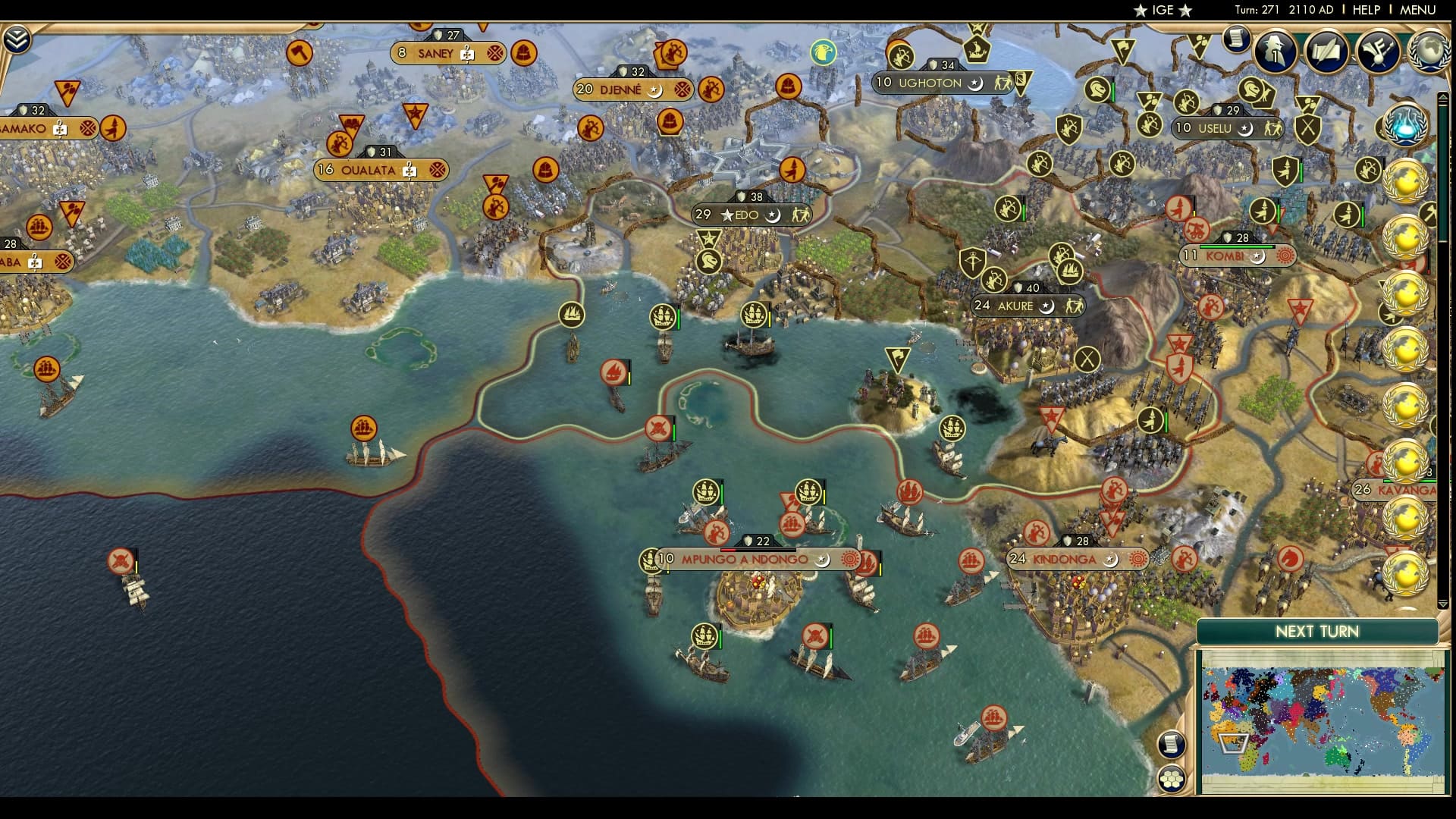This screenshot has width=1456, height=819.
Task: Select the Akure city banner
Action: point(1014,306)
